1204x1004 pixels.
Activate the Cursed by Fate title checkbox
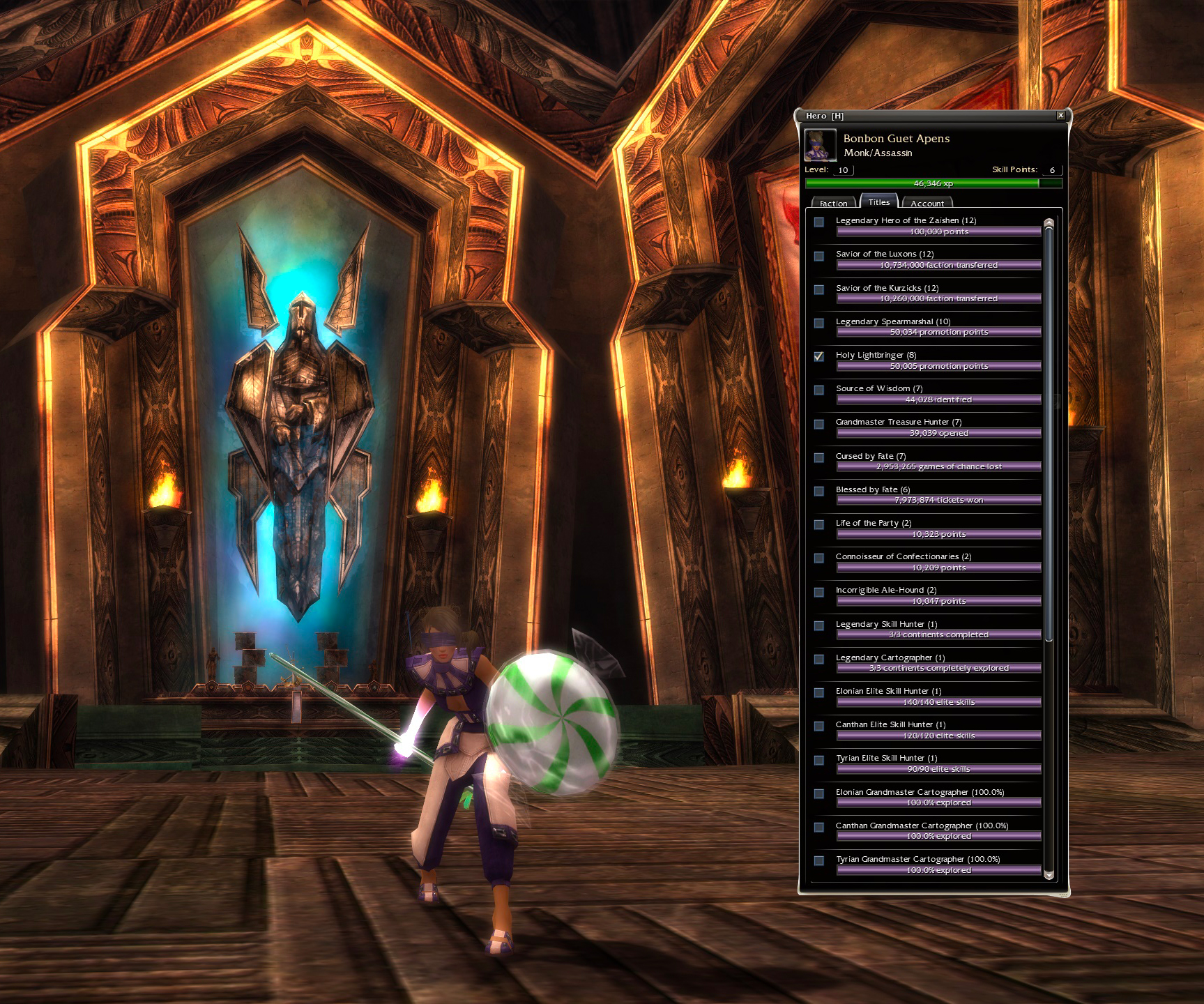click(819, 457)
